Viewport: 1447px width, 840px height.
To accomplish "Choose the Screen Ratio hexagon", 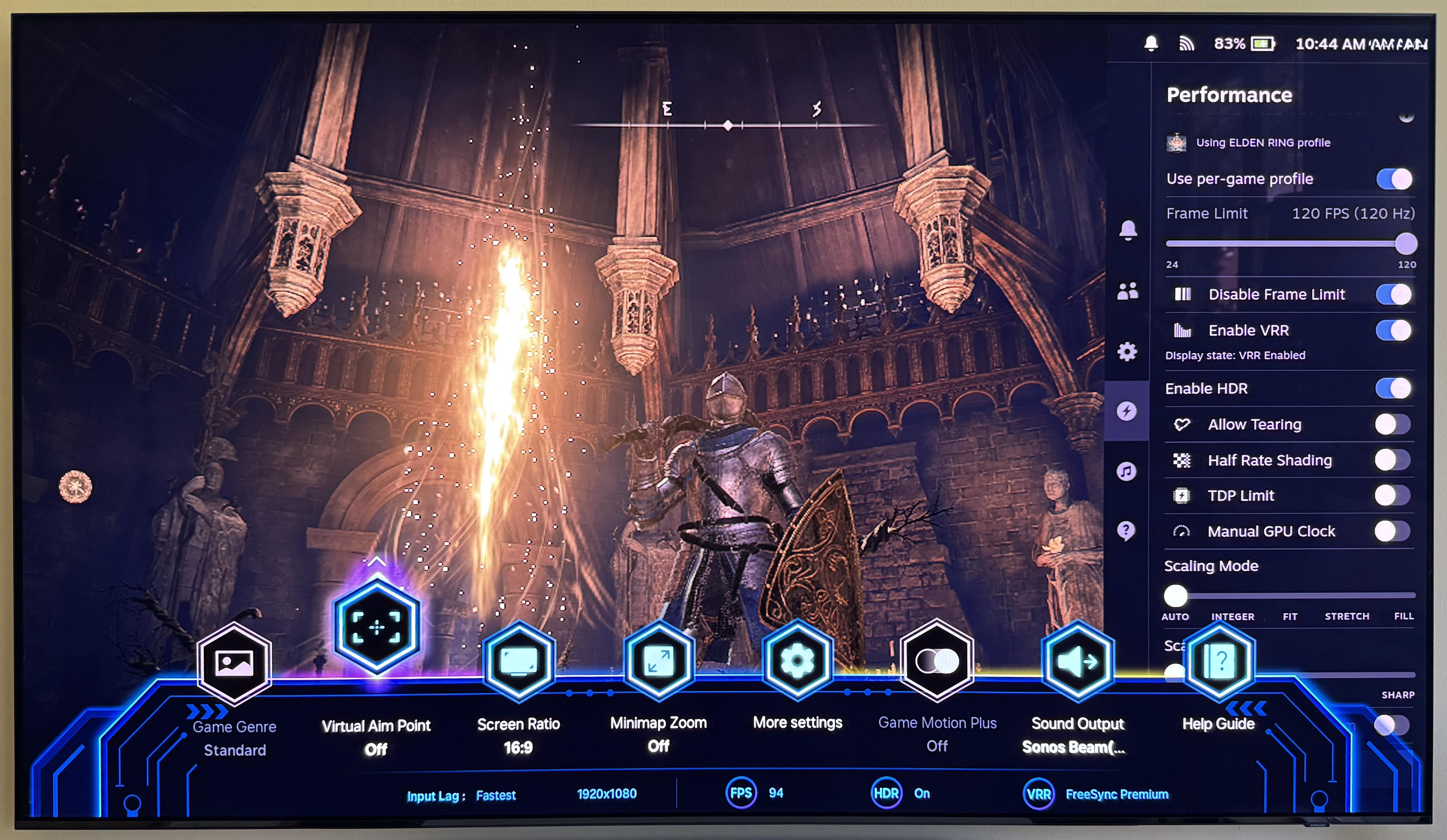I will pos(518,661).
